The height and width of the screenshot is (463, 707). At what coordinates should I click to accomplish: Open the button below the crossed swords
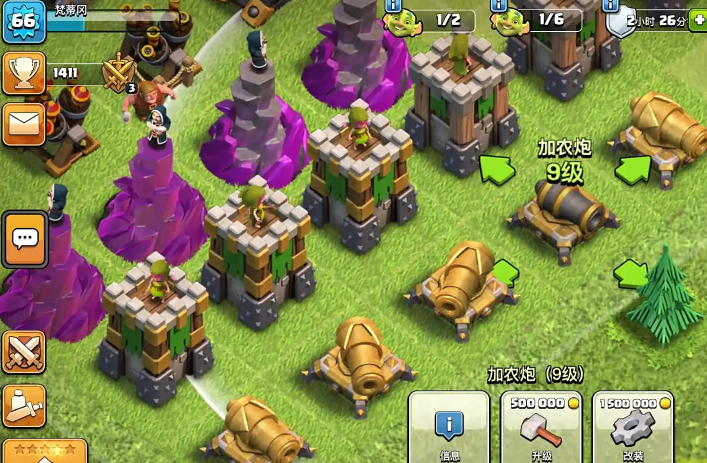tap(23, 406)
